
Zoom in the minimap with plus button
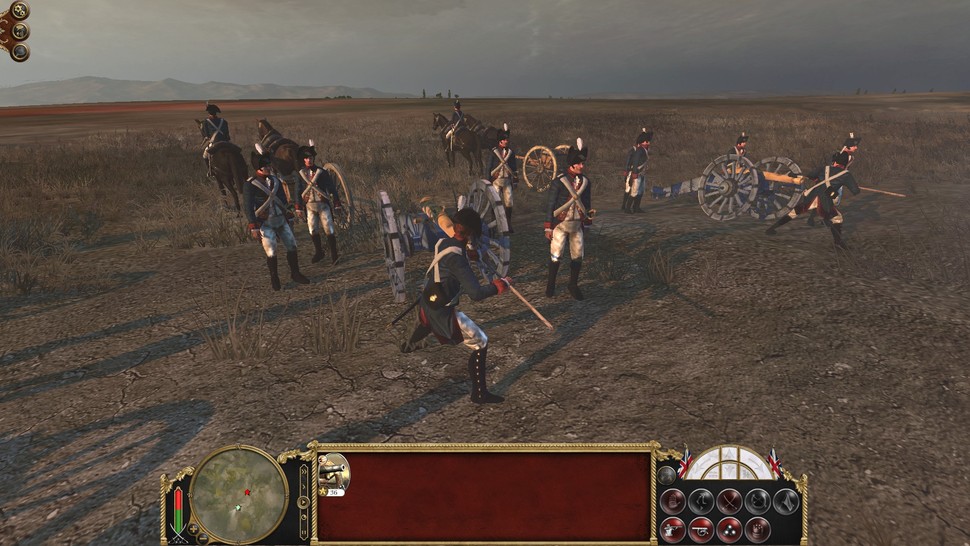pyautogui.click(x=193, y=529)
